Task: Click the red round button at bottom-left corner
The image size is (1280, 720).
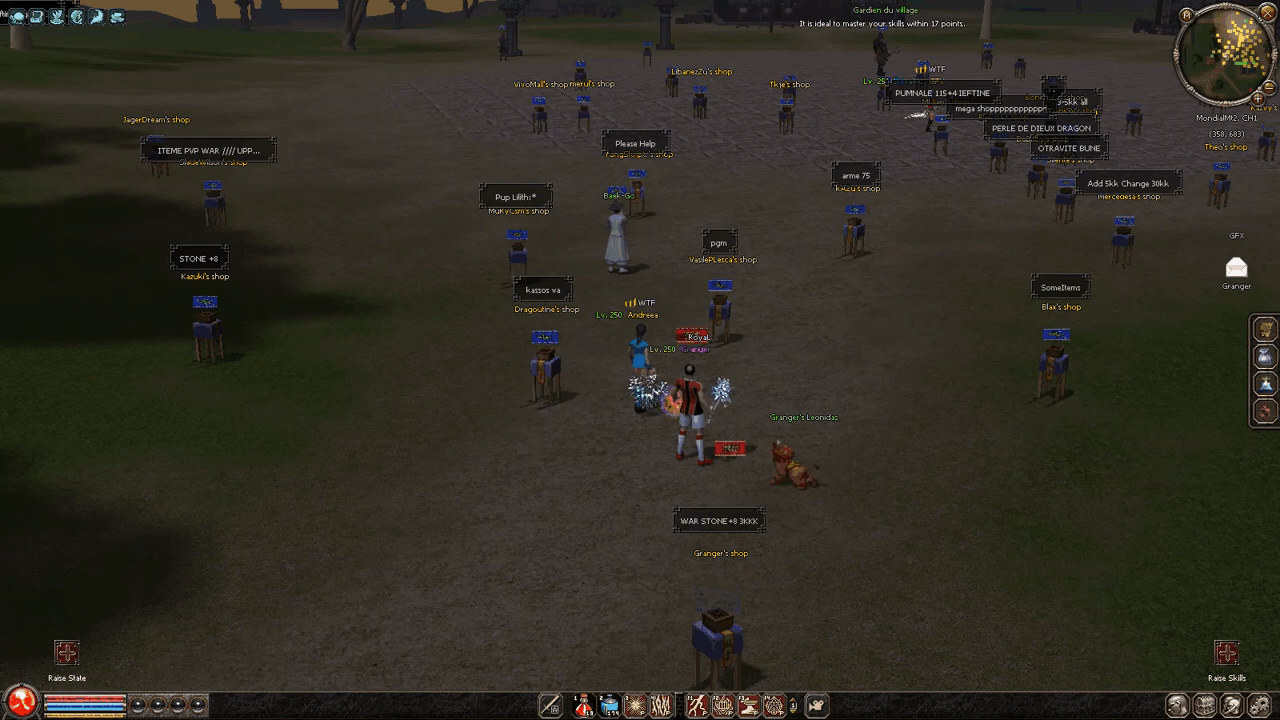Action: pyautogui.click(x=22, y=703)
